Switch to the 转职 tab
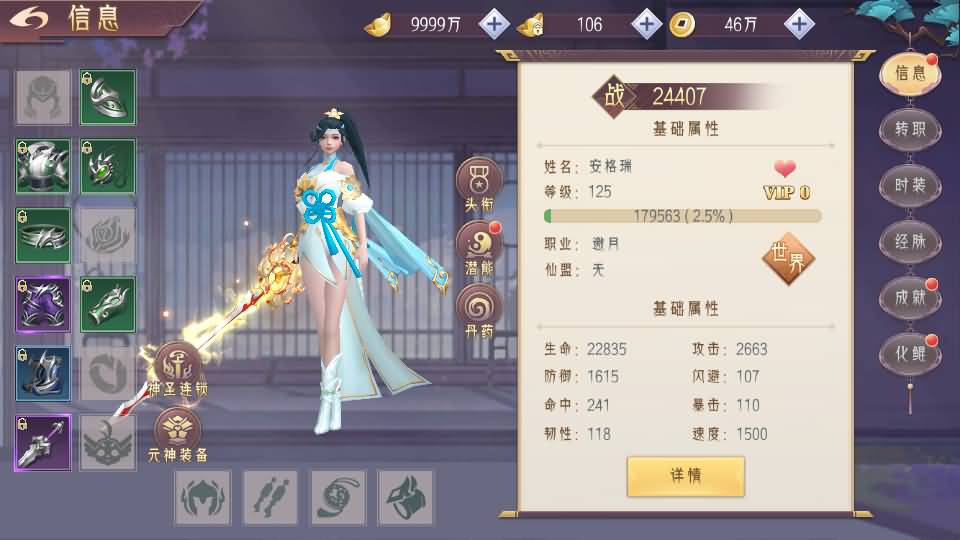Screen dimensions: 960x540 (x=909, y=129)
